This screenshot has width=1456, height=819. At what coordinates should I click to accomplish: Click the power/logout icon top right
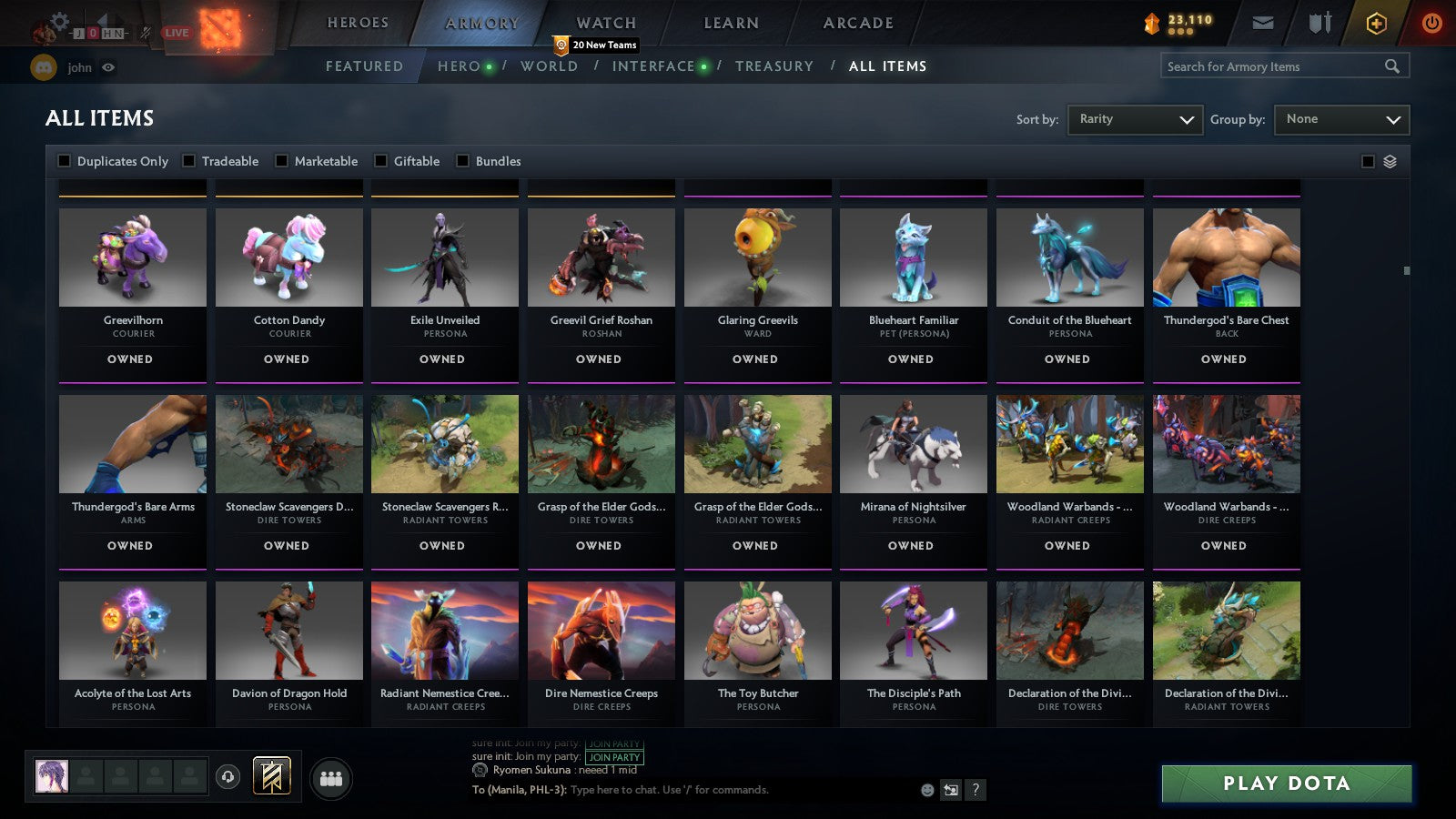(1431, 23)
